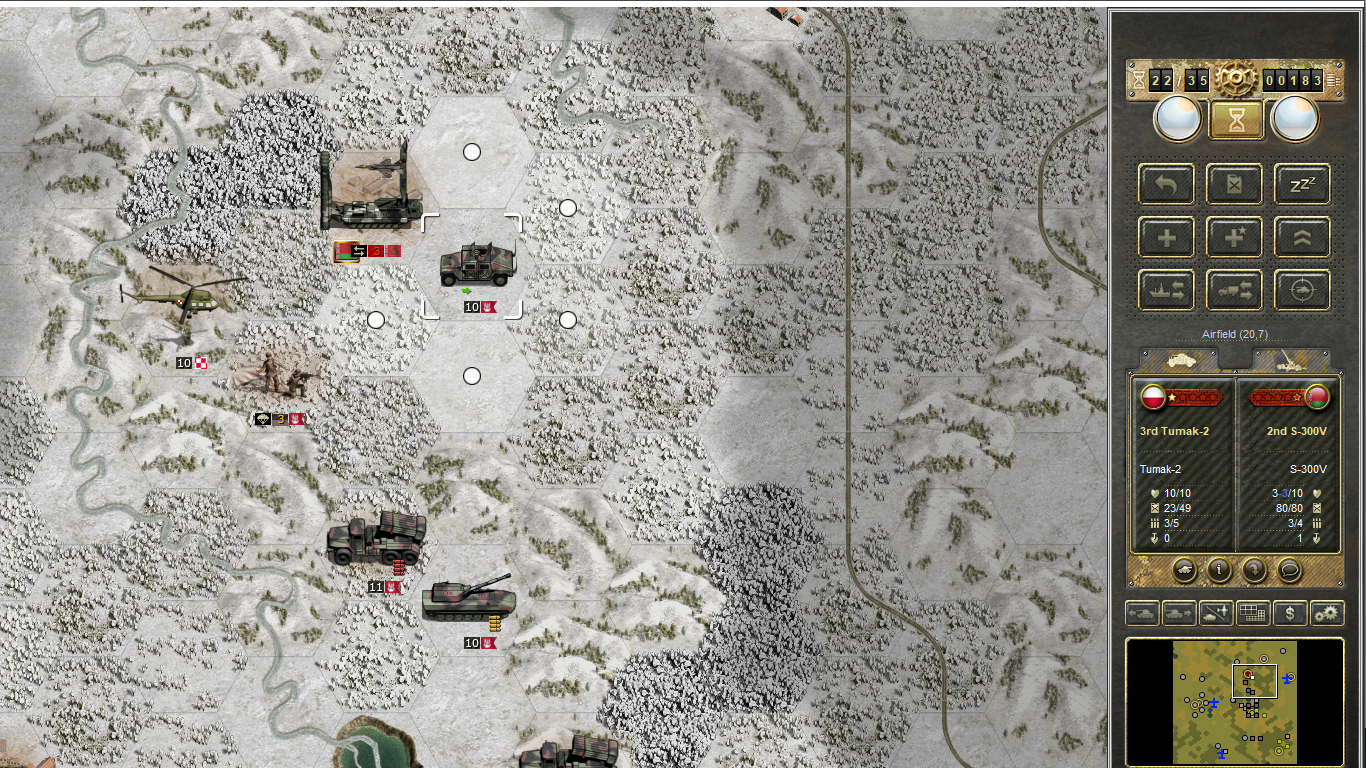Show the strategic map grid button
Screen dimensions: 1366x768
pos(1252,613)
